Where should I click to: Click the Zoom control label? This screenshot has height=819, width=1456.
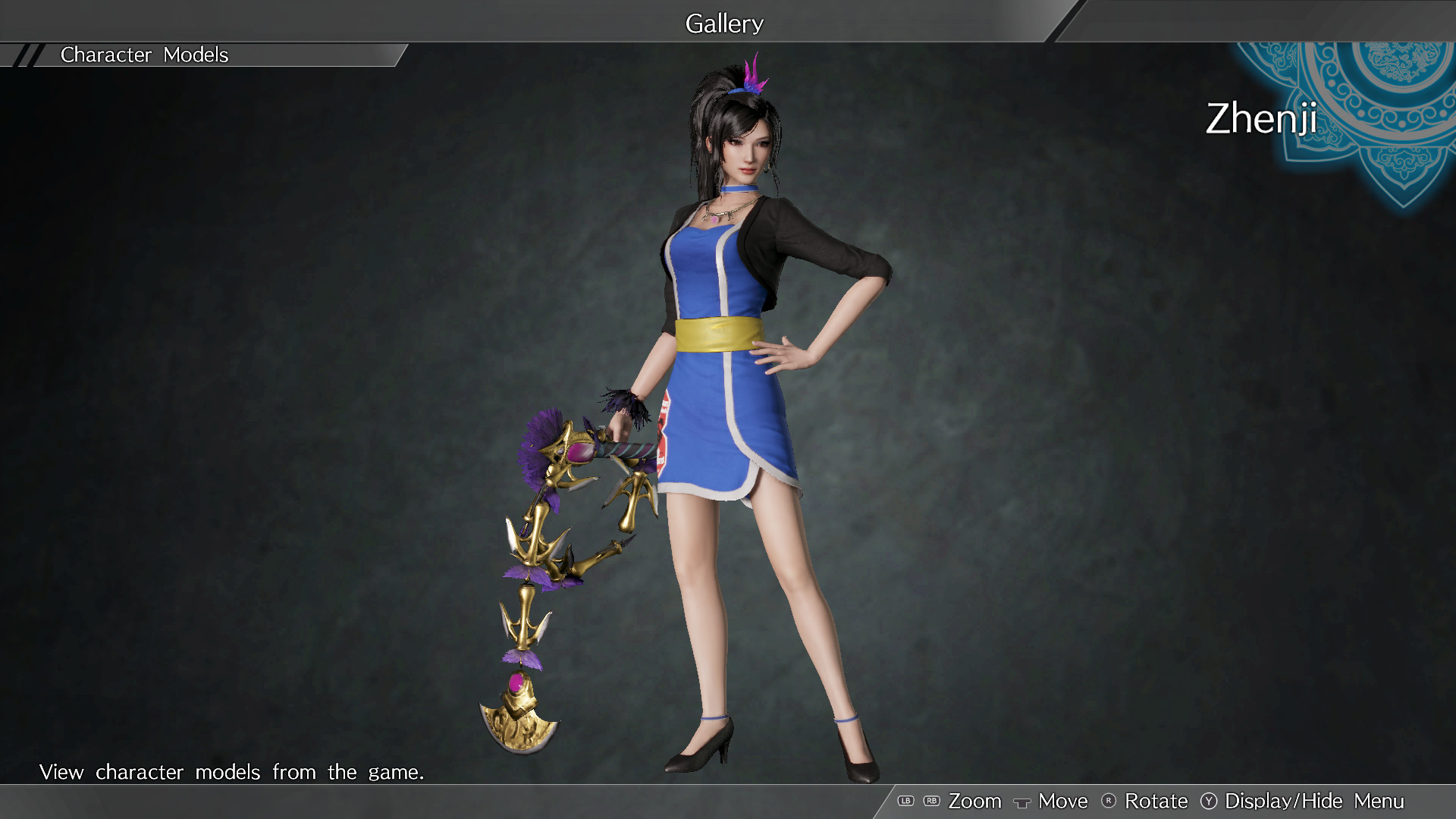click(976, 802)
